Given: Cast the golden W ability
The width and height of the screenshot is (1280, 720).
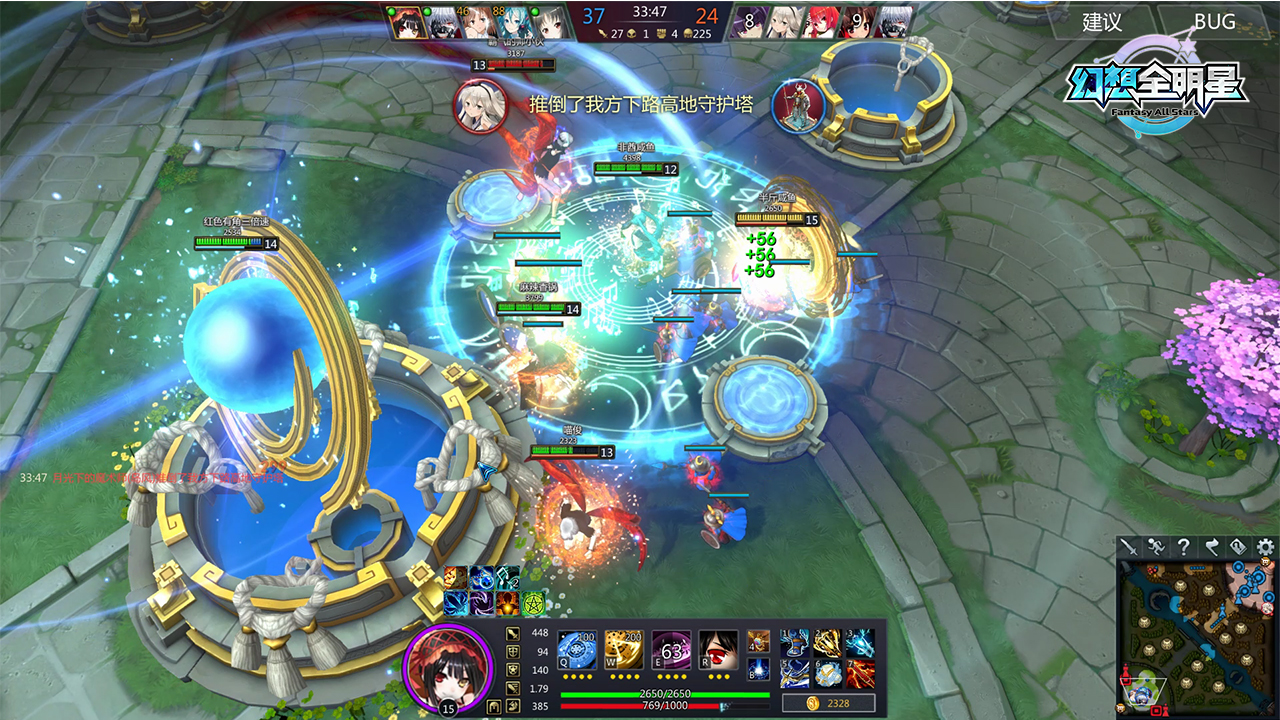Looking at the screenshot, I should coord(624,649).
